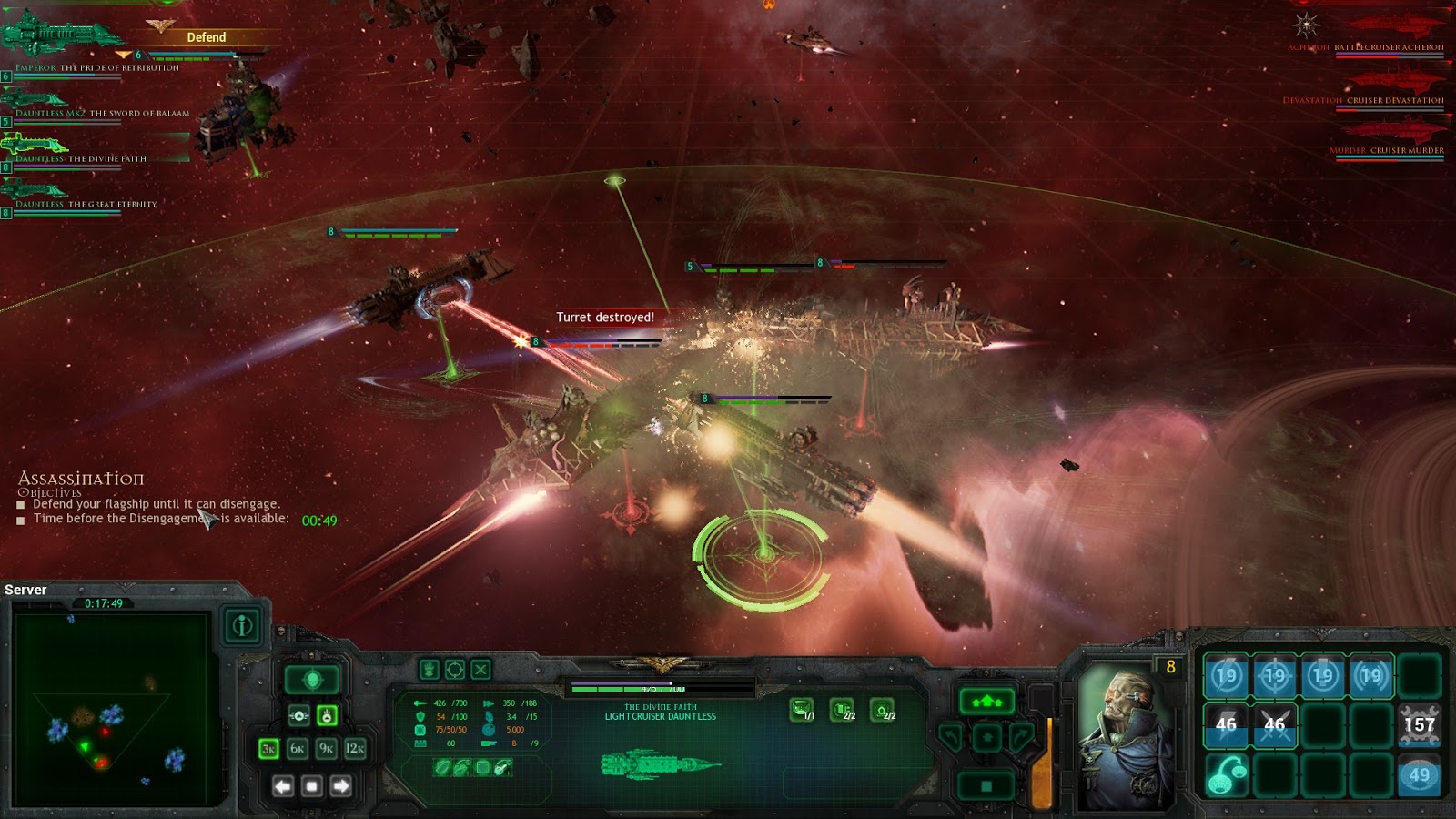Open the info panel button
The image size is (1456, 819).
point(242,625)
